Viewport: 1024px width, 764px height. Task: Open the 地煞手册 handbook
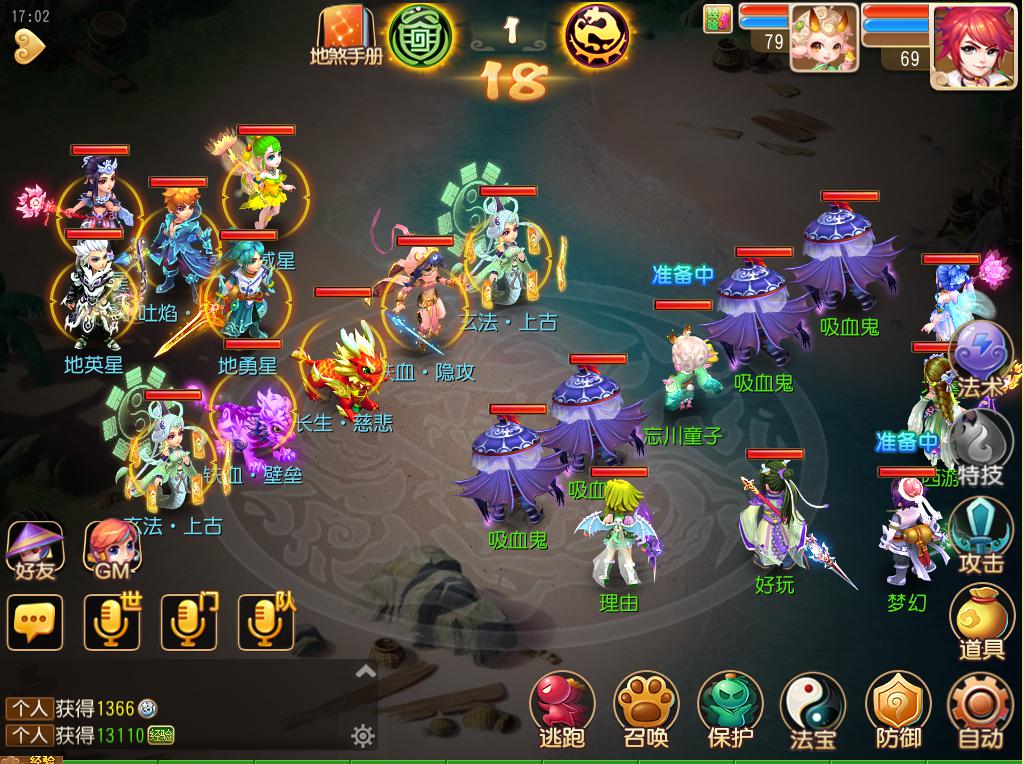click(346, 34)
